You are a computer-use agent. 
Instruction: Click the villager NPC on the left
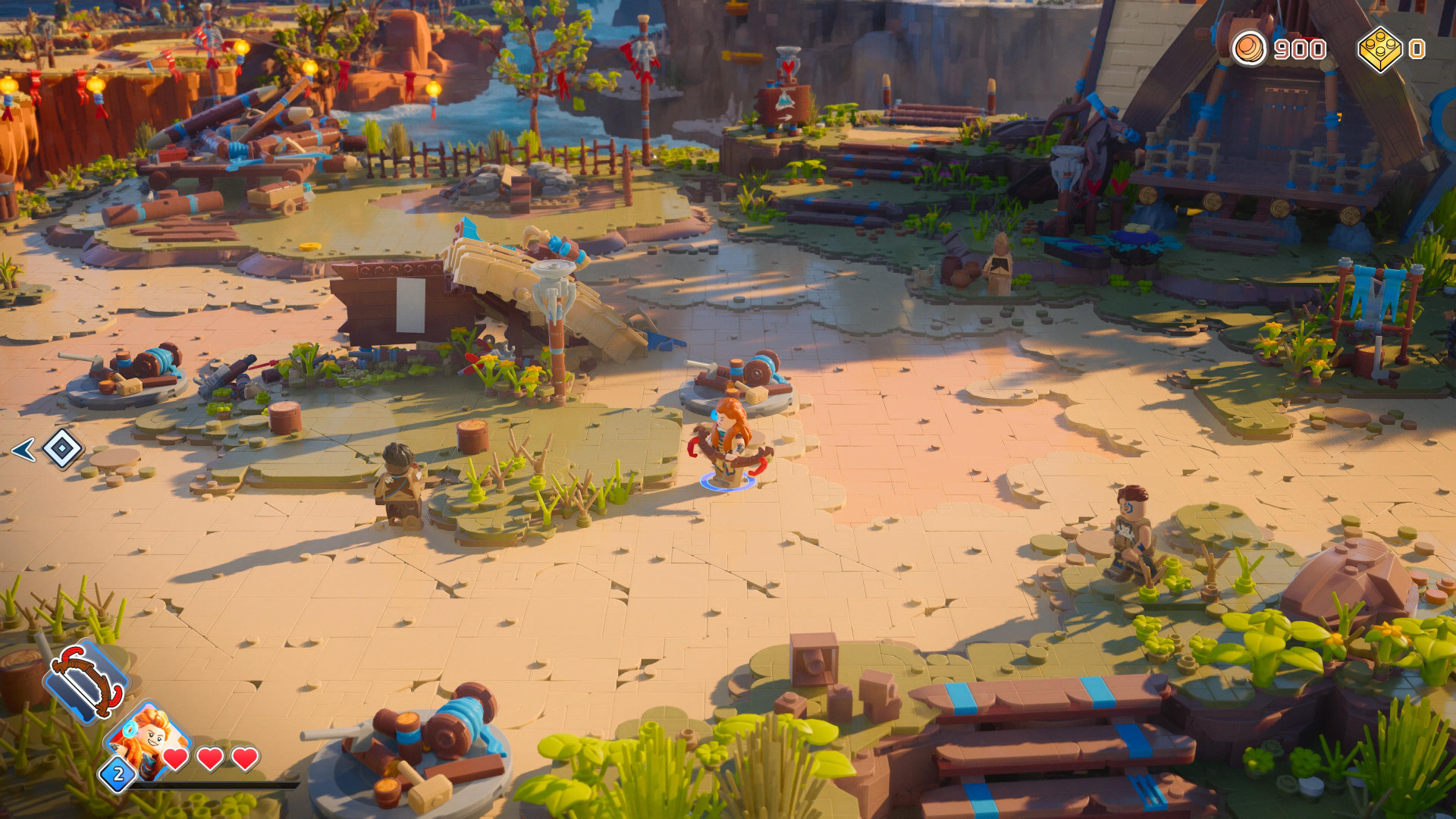[x=398, y=482]
